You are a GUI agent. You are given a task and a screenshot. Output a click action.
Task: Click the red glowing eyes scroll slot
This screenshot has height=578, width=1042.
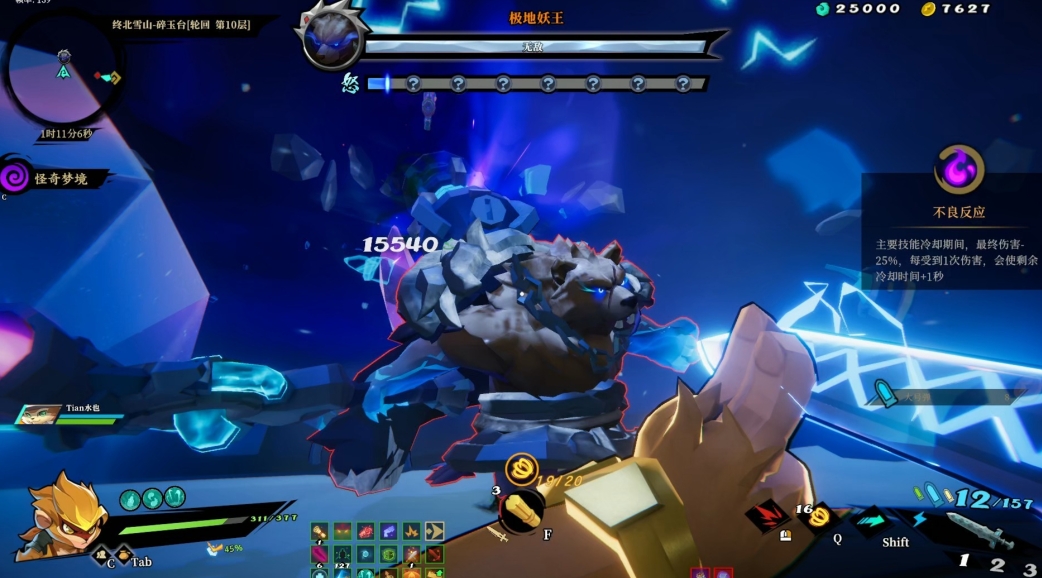tap(343, 531)
